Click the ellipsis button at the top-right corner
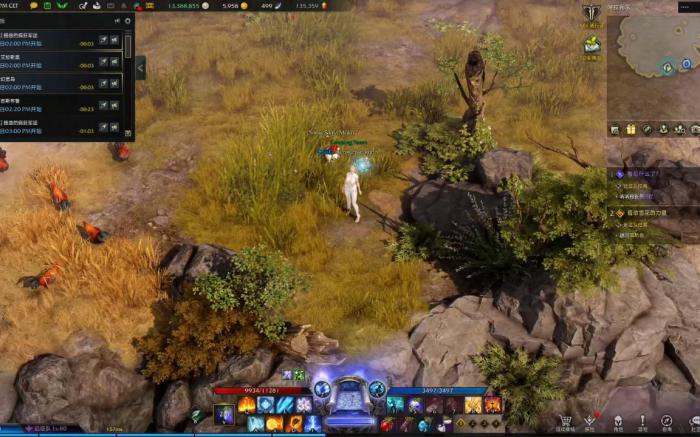This screenshot has width=700, height=437. [686, 7]
